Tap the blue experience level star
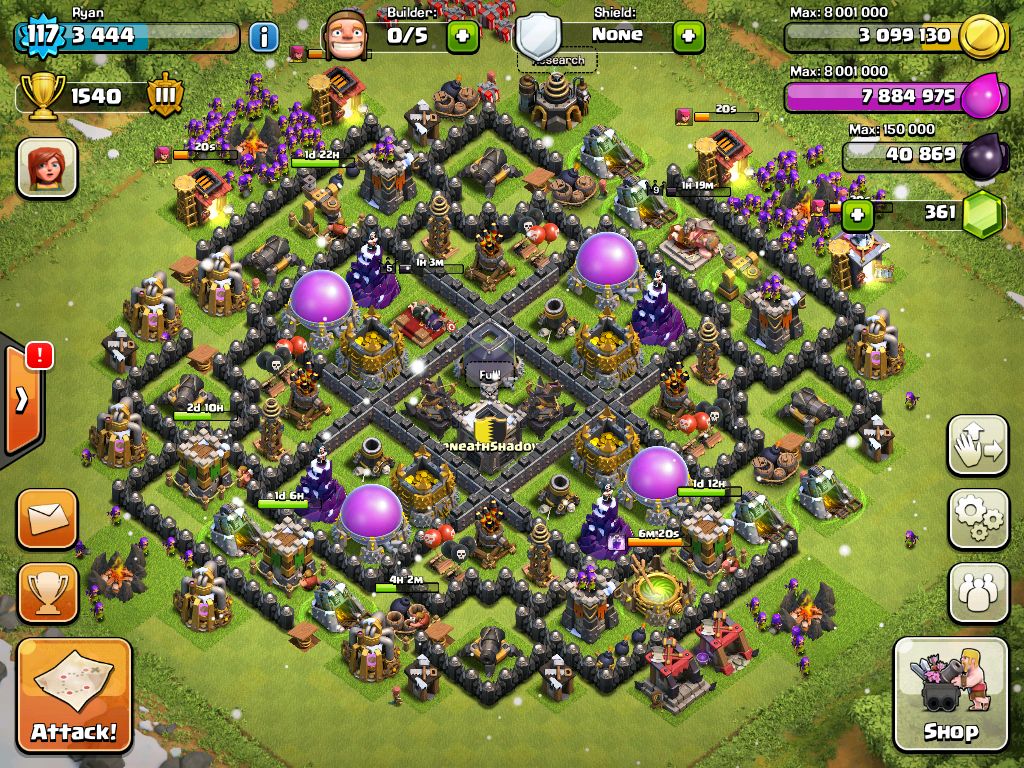The height and width of the screenshot is (768, 1024). point(41,36)
